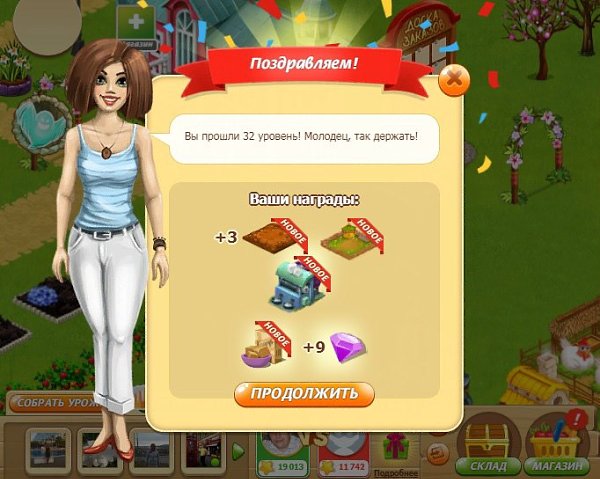Click the orange Продолжить button
This screenshot has height=479, width=600.
pyautogui.click(x=304, y=392)
